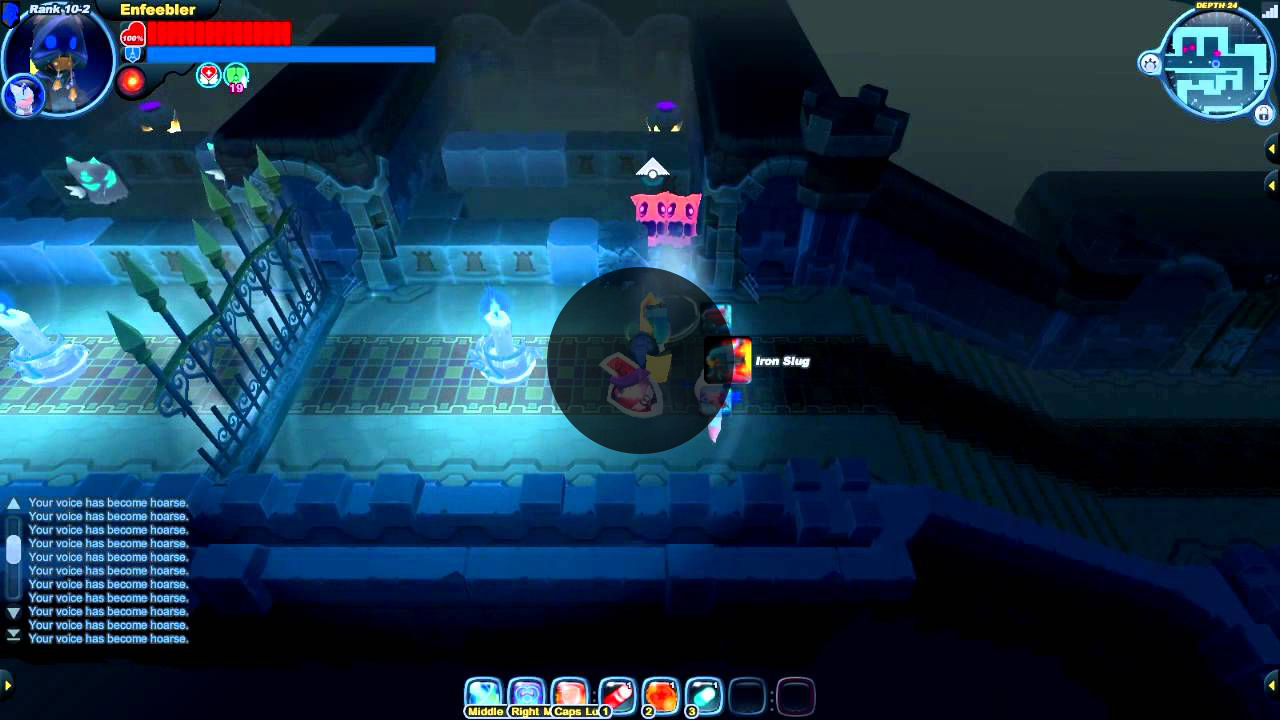Select the pet portrait bubble
1280x720 pixels.
pos(21,95)
